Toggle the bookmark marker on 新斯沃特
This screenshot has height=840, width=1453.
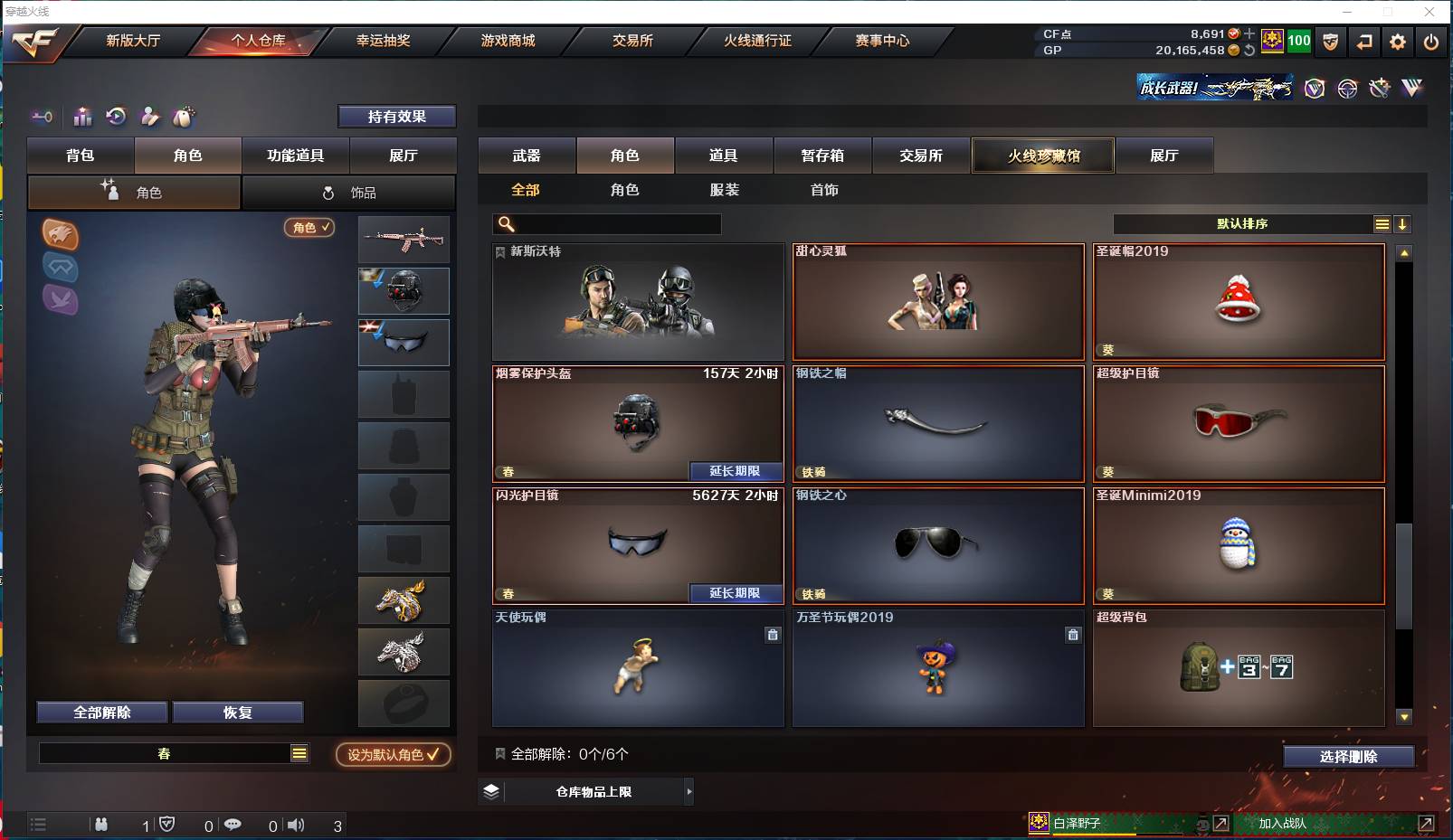click(x=499, y=252)
